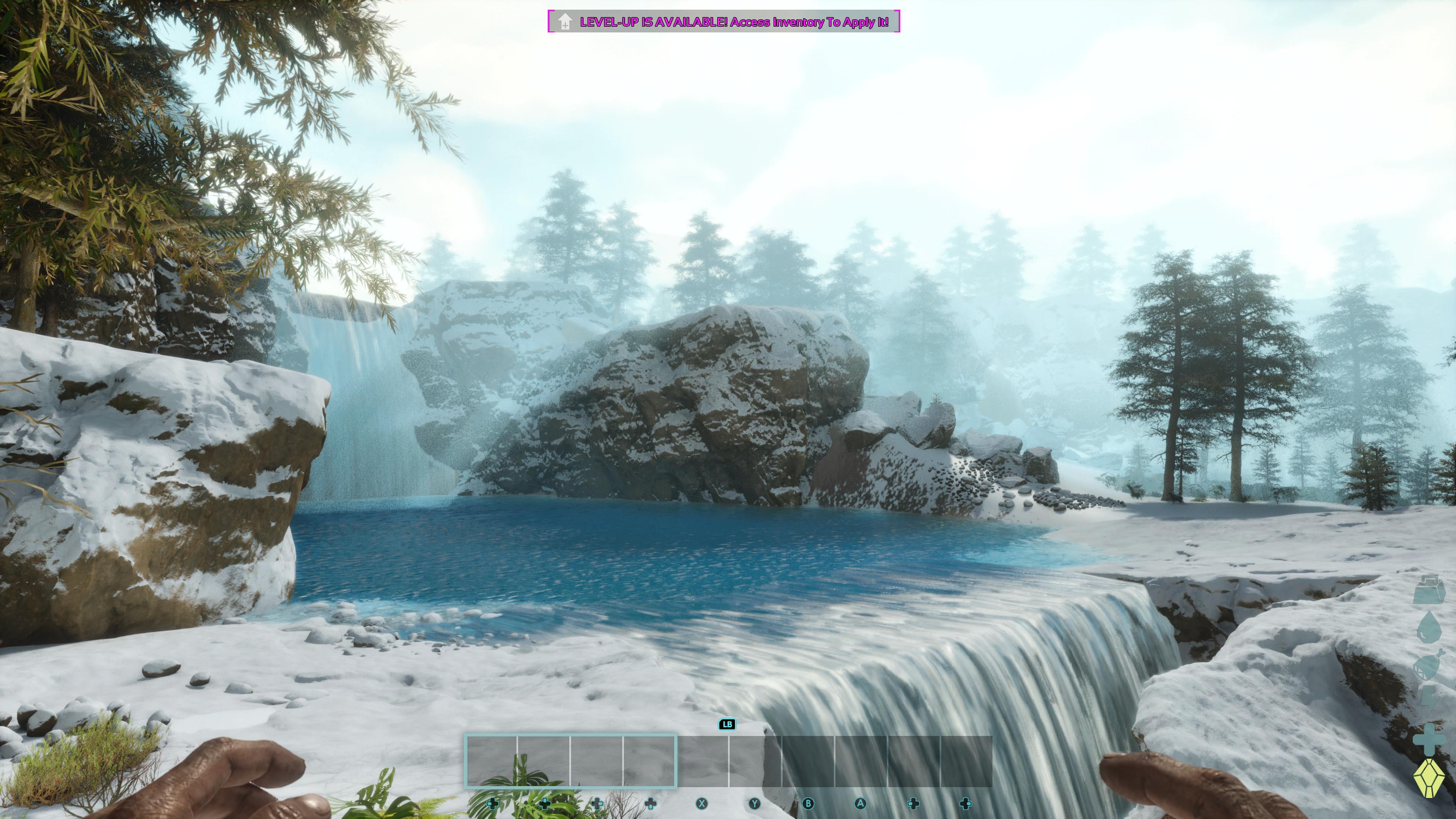Choose the hotbar slot above the Y glyph
The height and width of the screenshot is (819, 1456).
(755, 761)
